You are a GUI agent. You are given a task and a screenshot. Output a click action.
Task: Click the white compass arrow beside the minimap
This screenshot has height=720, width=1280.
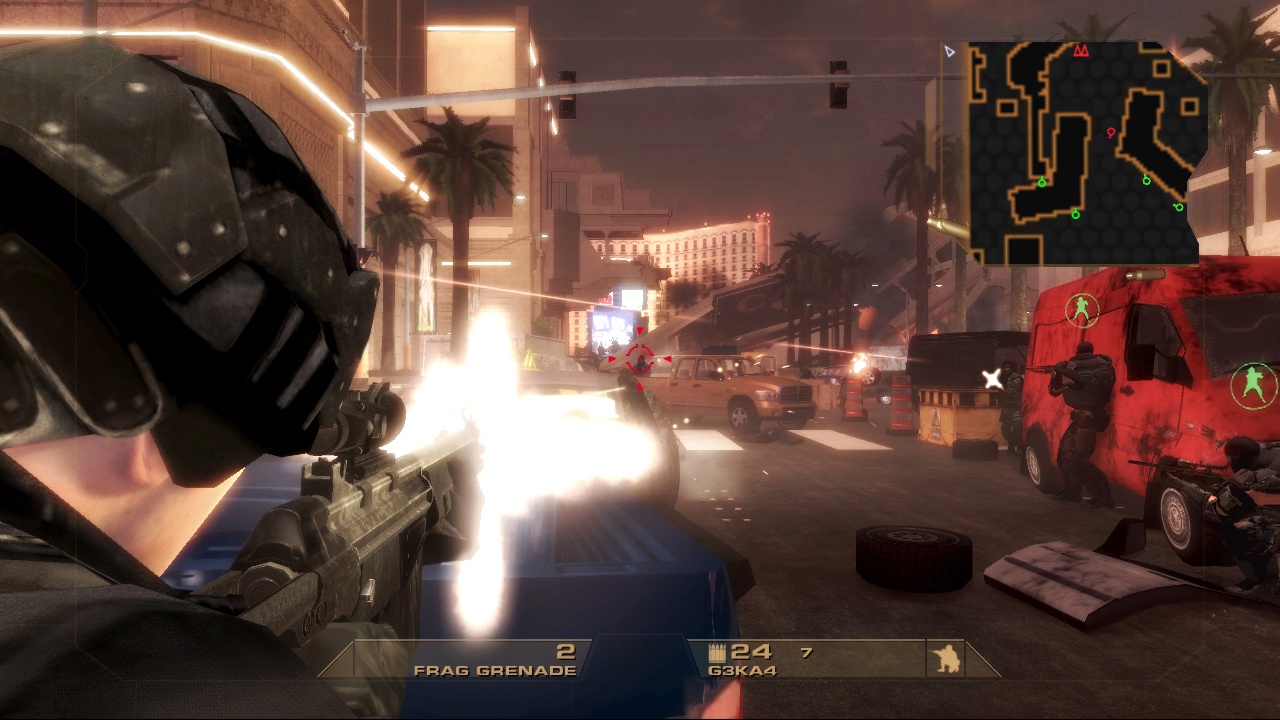click(950, 51)
